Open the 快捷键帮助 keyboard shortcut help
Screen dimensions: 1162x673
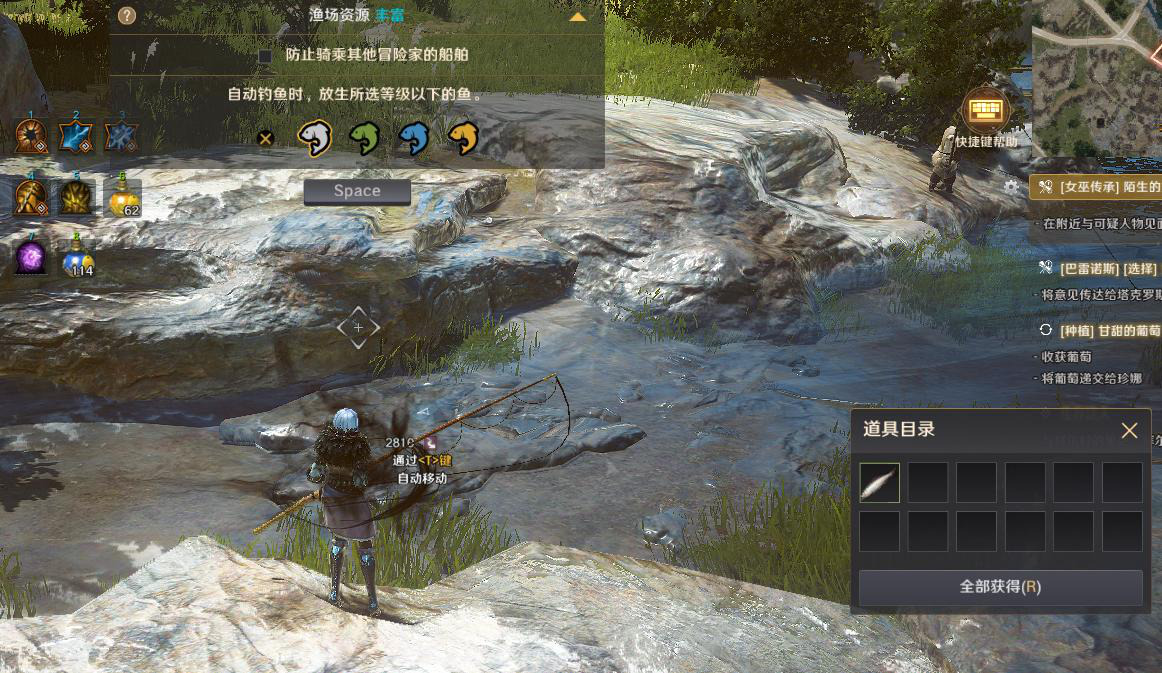click(985, 110)
